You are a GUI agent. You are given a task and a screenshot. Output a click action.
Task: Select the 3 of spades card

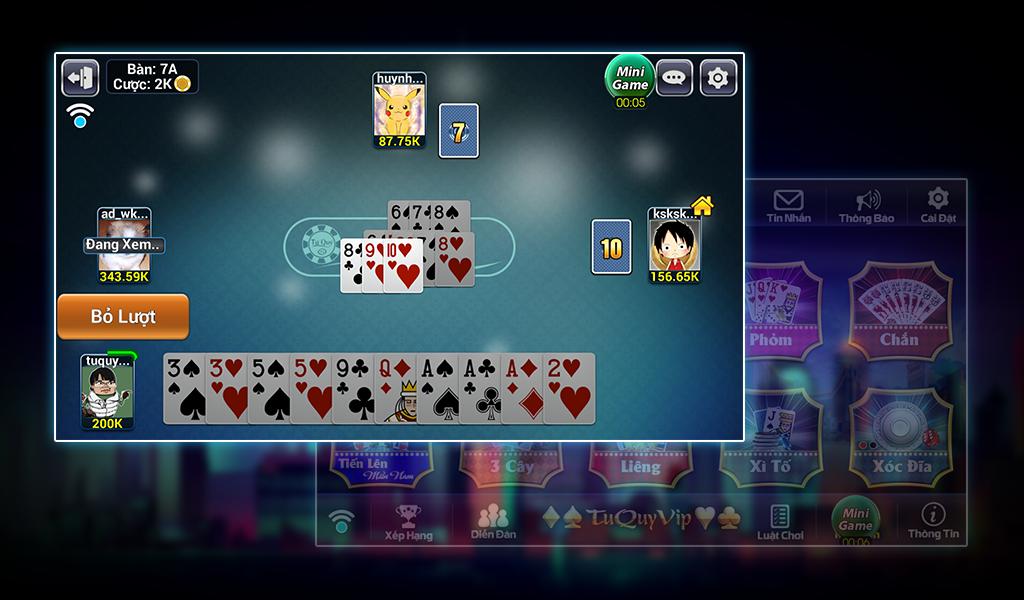point(183,388)
